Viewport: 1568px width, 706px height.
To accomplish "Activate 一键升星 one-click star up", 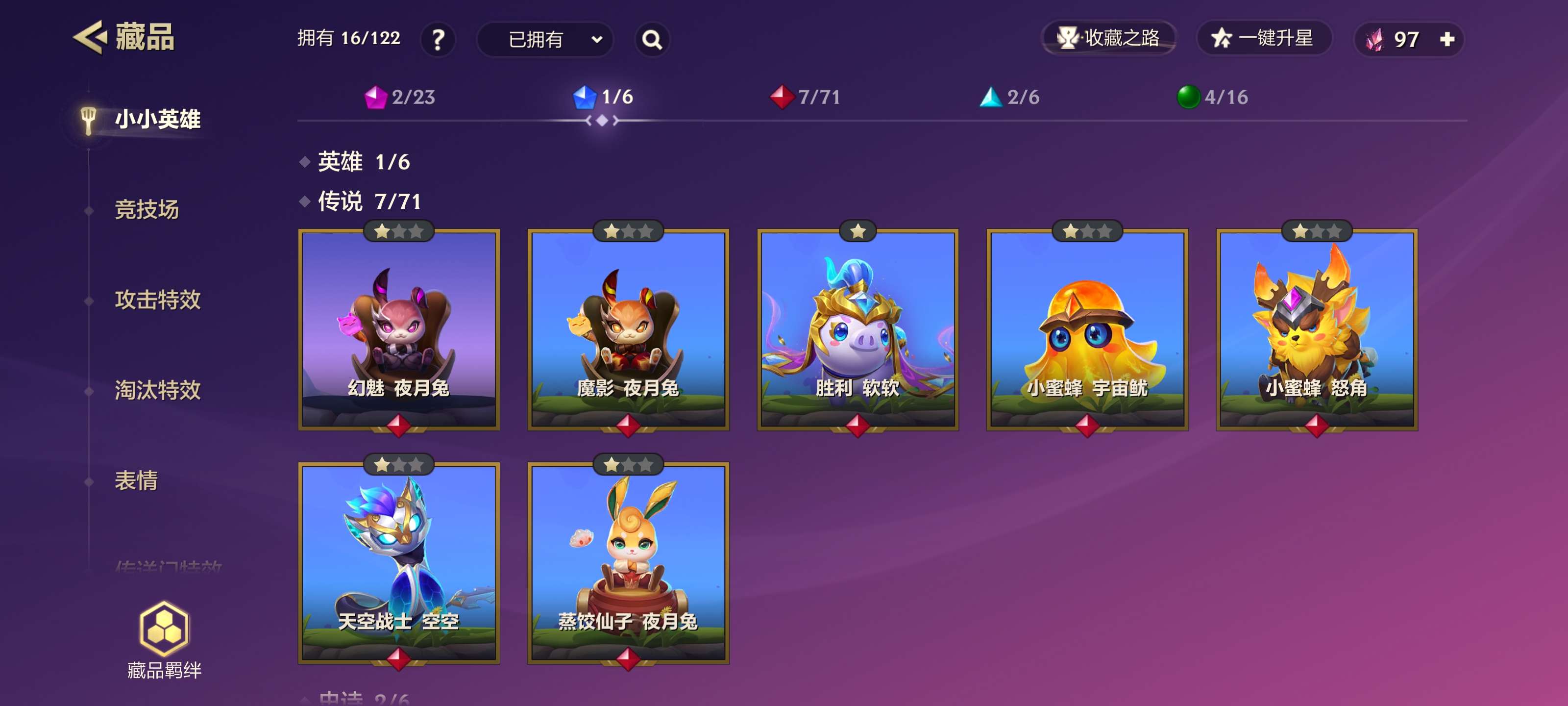I will [x=1264, y=38].
